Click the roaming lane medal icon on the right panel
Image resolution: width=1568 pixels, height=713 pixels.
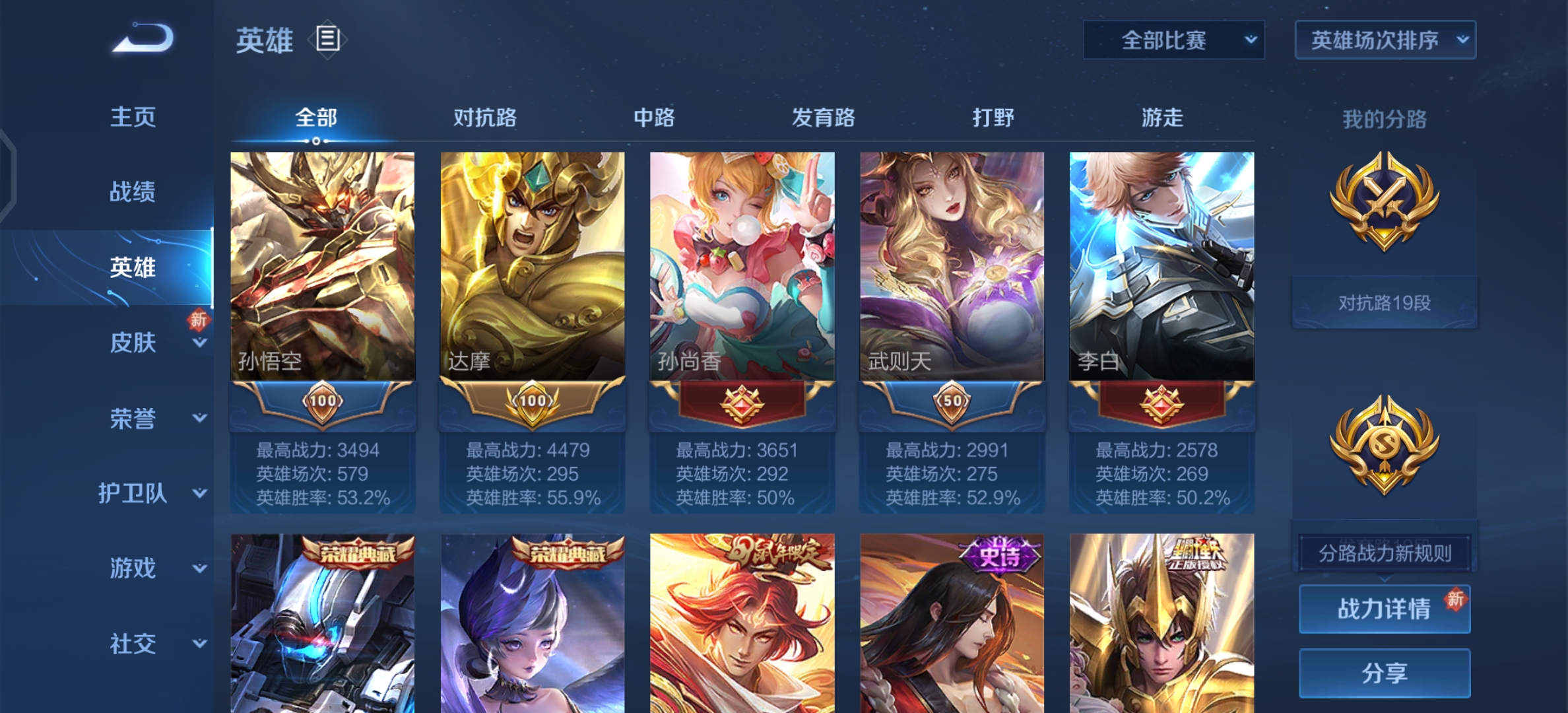1384,449
